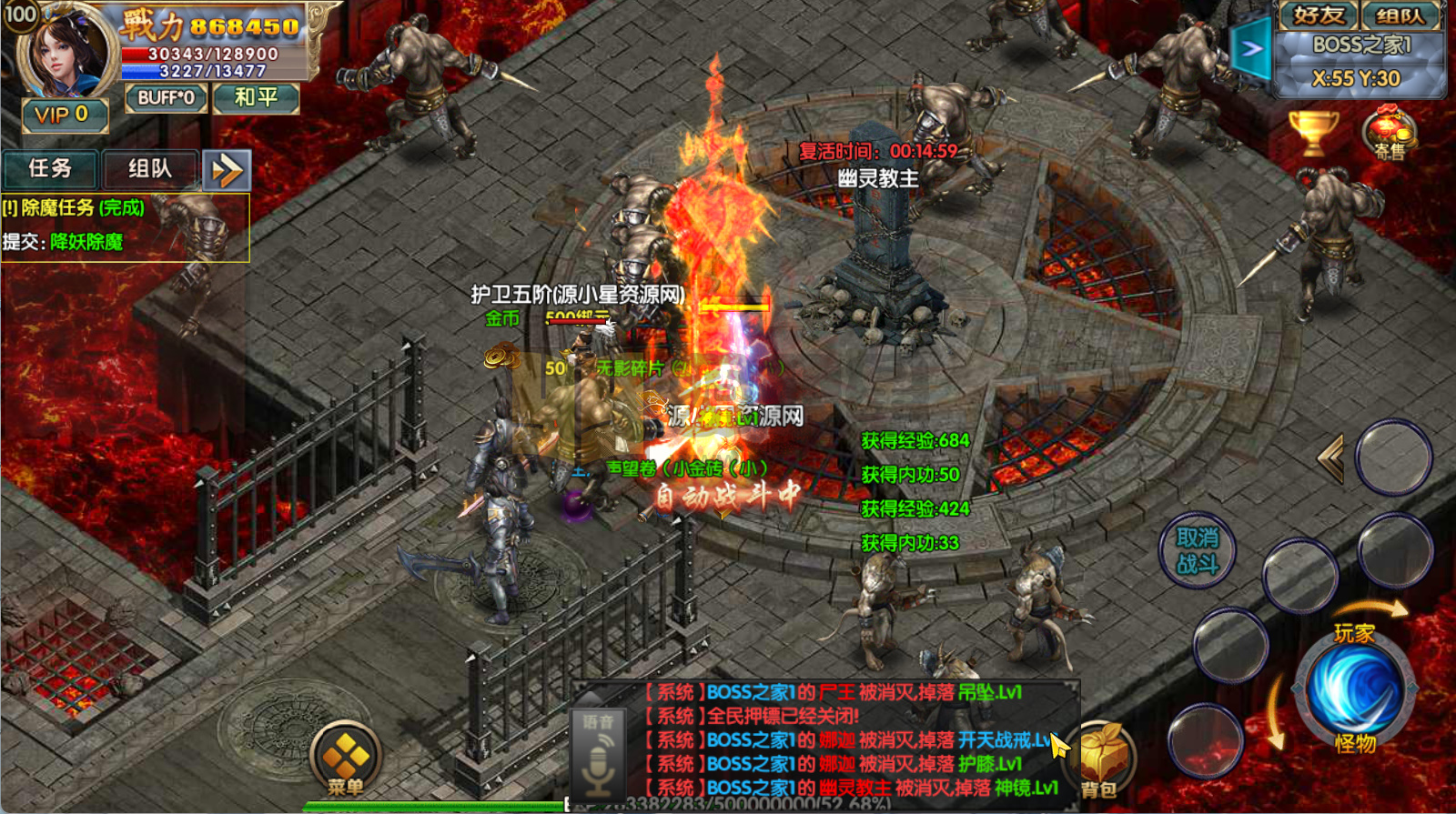Click 取消战斗 to stop auto-battle
Viewport: 1456px width, 814px height.
[x=1197, y=550]
